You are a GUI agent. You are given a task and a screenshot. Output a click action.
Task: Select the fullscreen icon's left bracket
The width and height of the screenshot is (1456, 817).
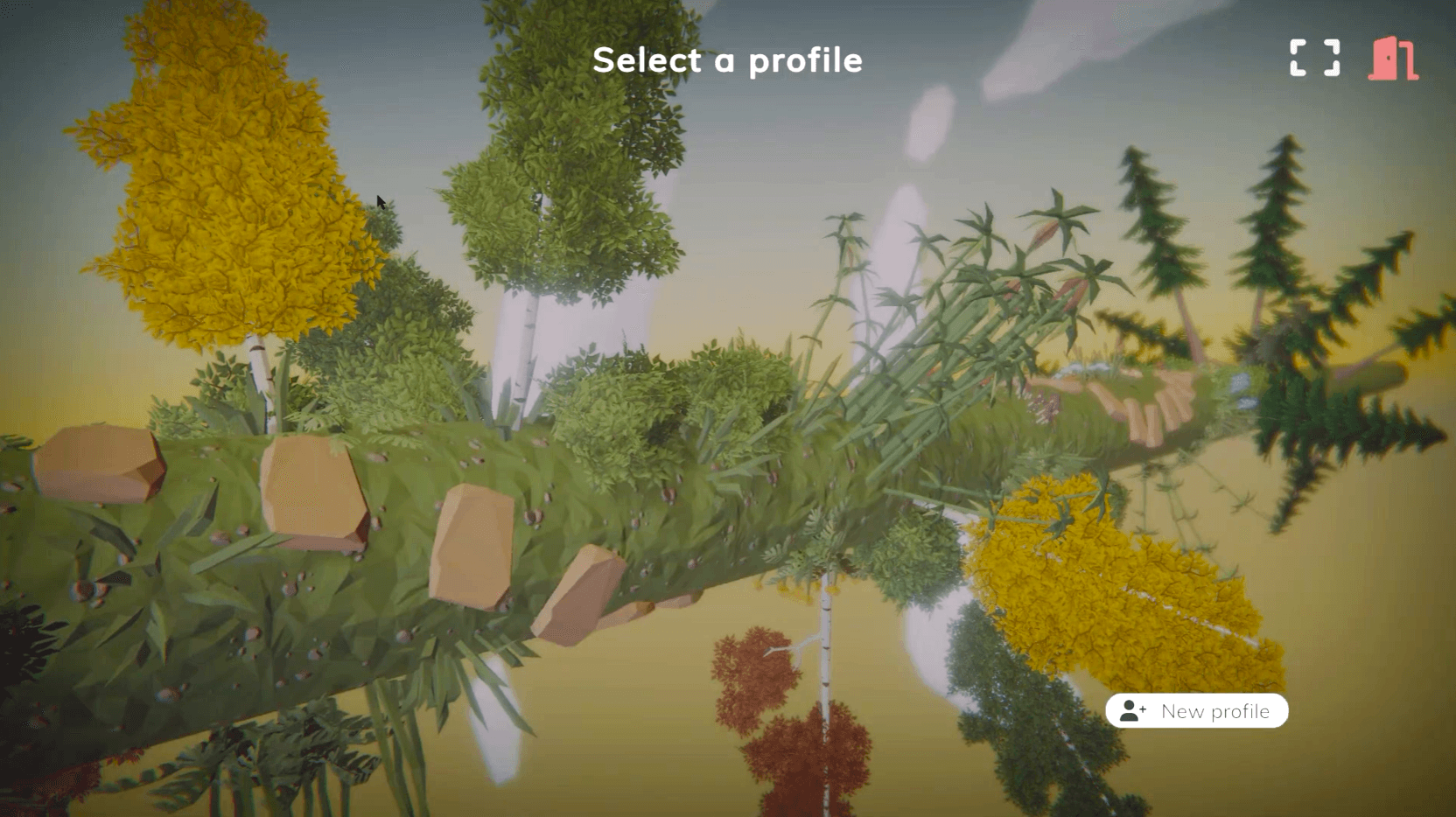click(1299, 58)
